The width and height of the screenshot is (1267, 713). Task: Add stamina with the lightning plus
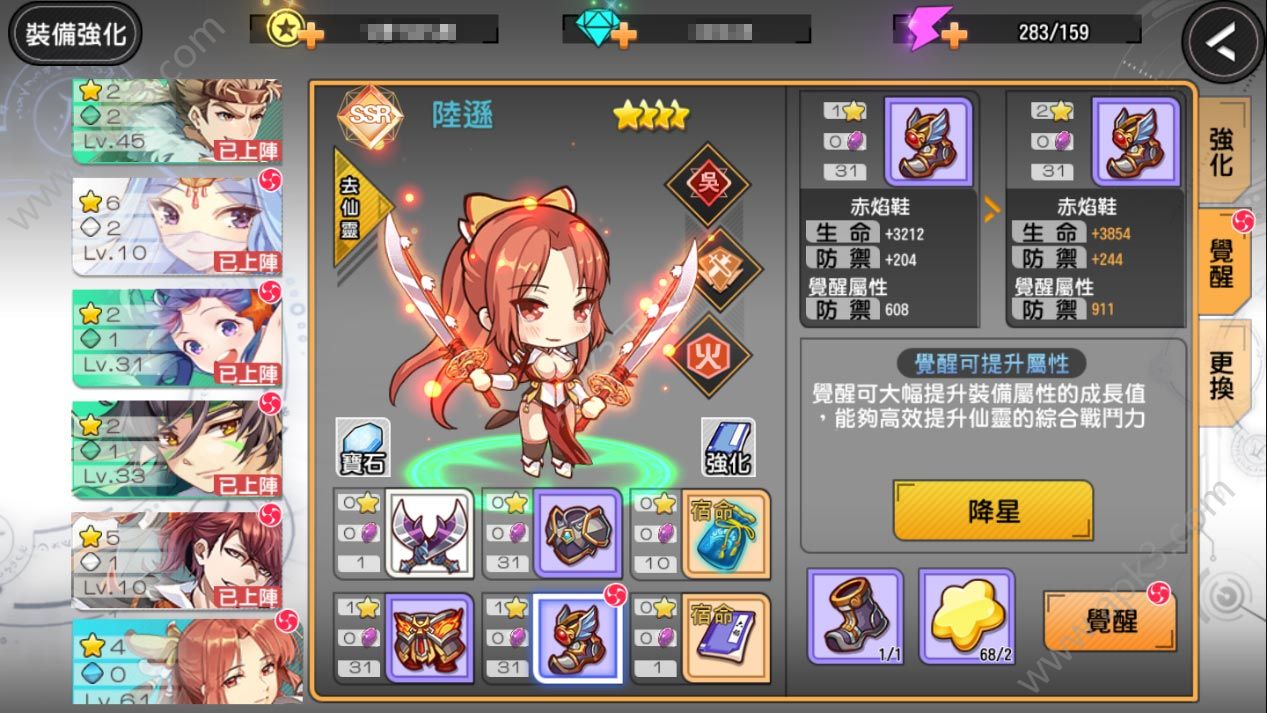[x=953, y=35]
